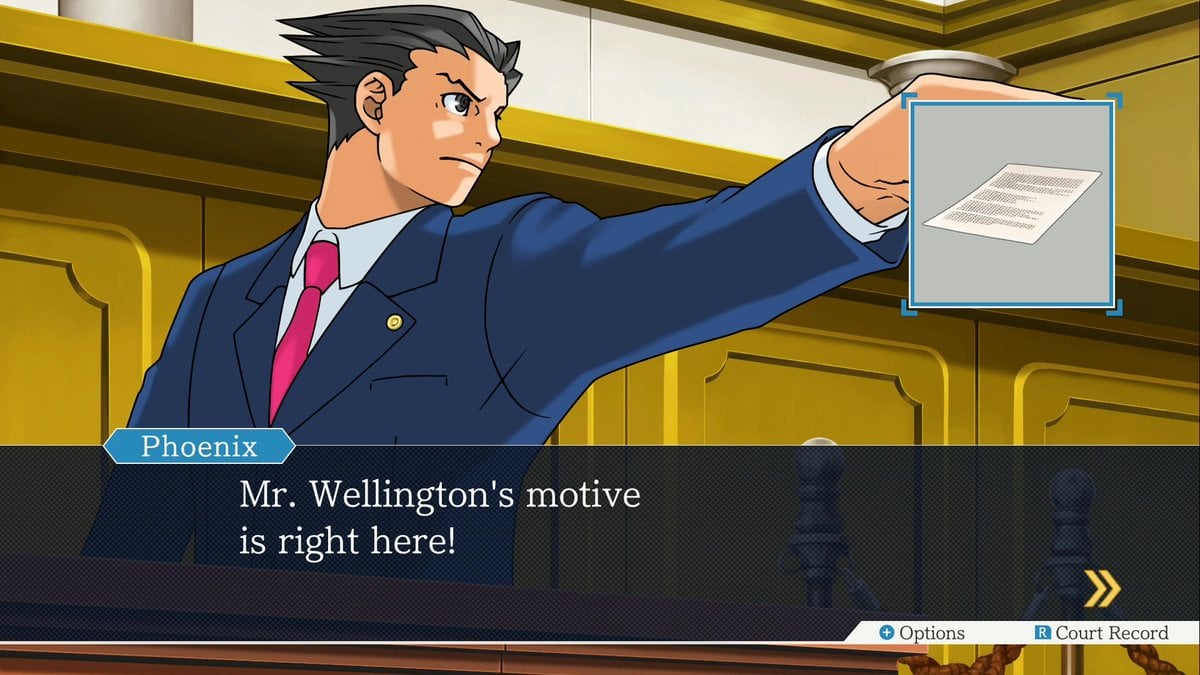Viewport: 1200px width, 675px height.
Task: Open the Court Record
Action: [1101, 633]
